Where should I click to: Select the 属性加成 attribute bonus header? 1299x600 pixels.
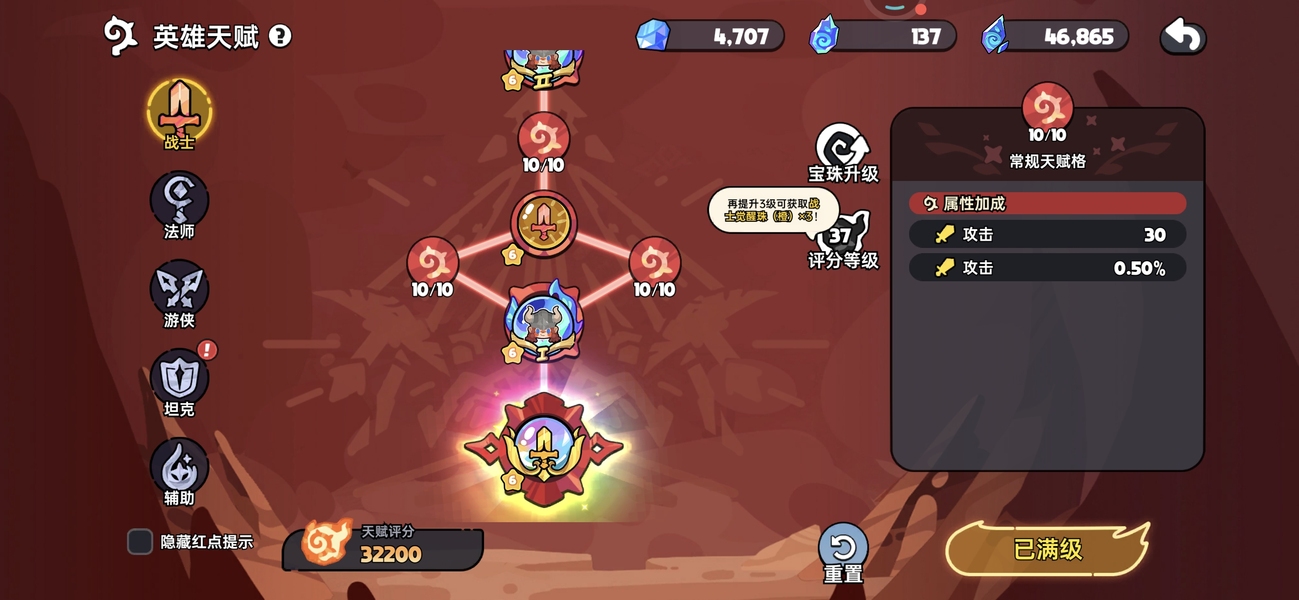point(1047,203)
